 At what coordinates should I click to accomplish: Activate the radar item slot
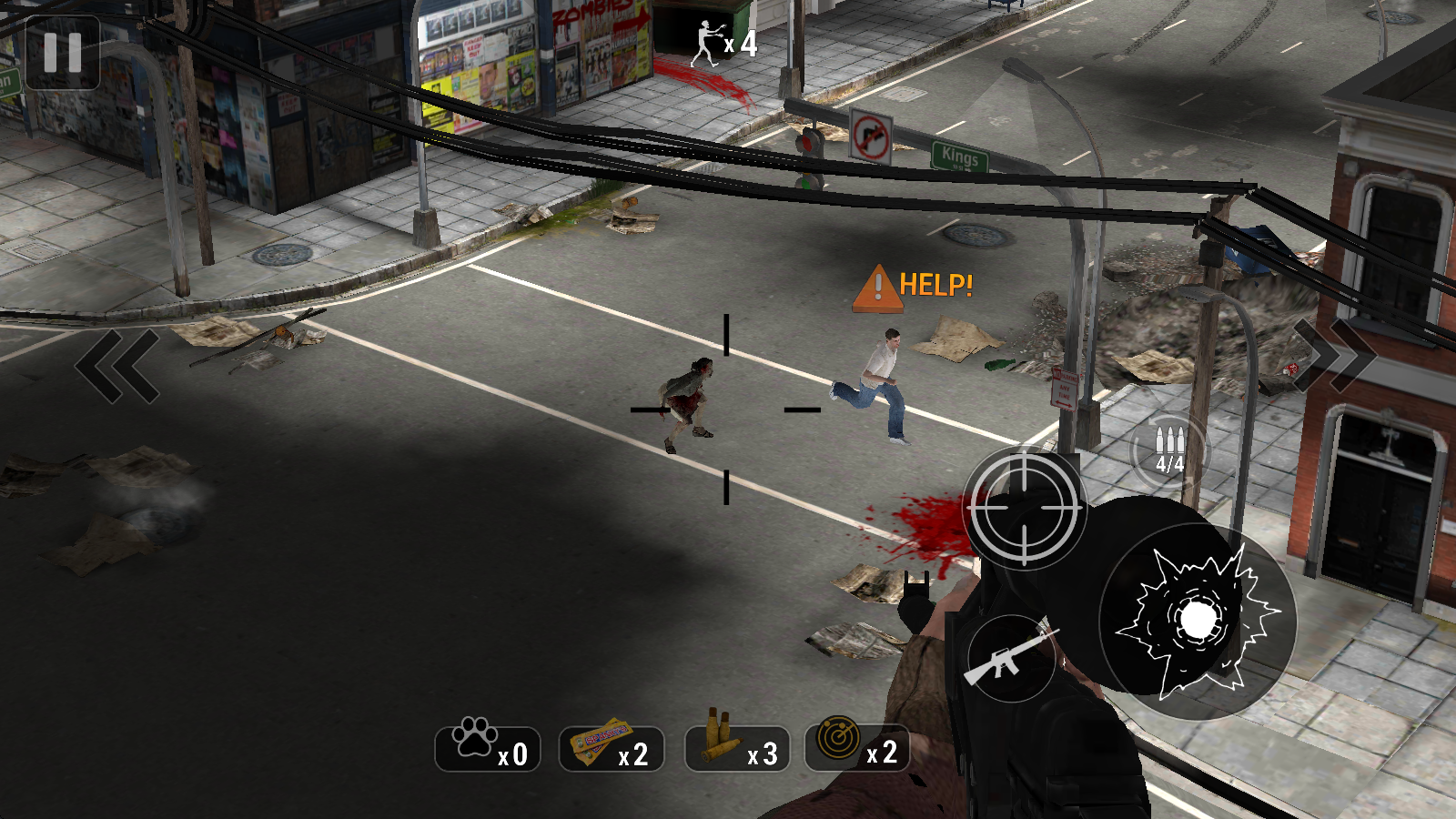[856, 748]
